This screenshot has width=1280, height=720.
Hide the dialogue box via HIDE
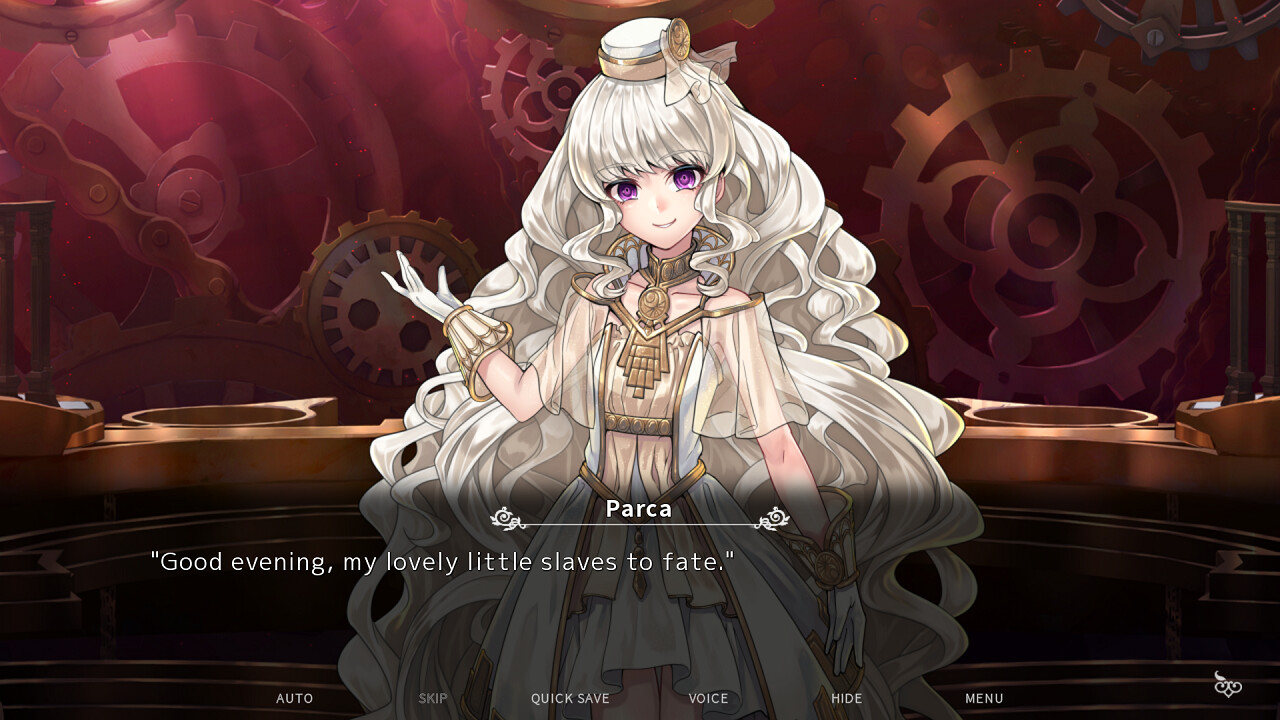[846, 698]
